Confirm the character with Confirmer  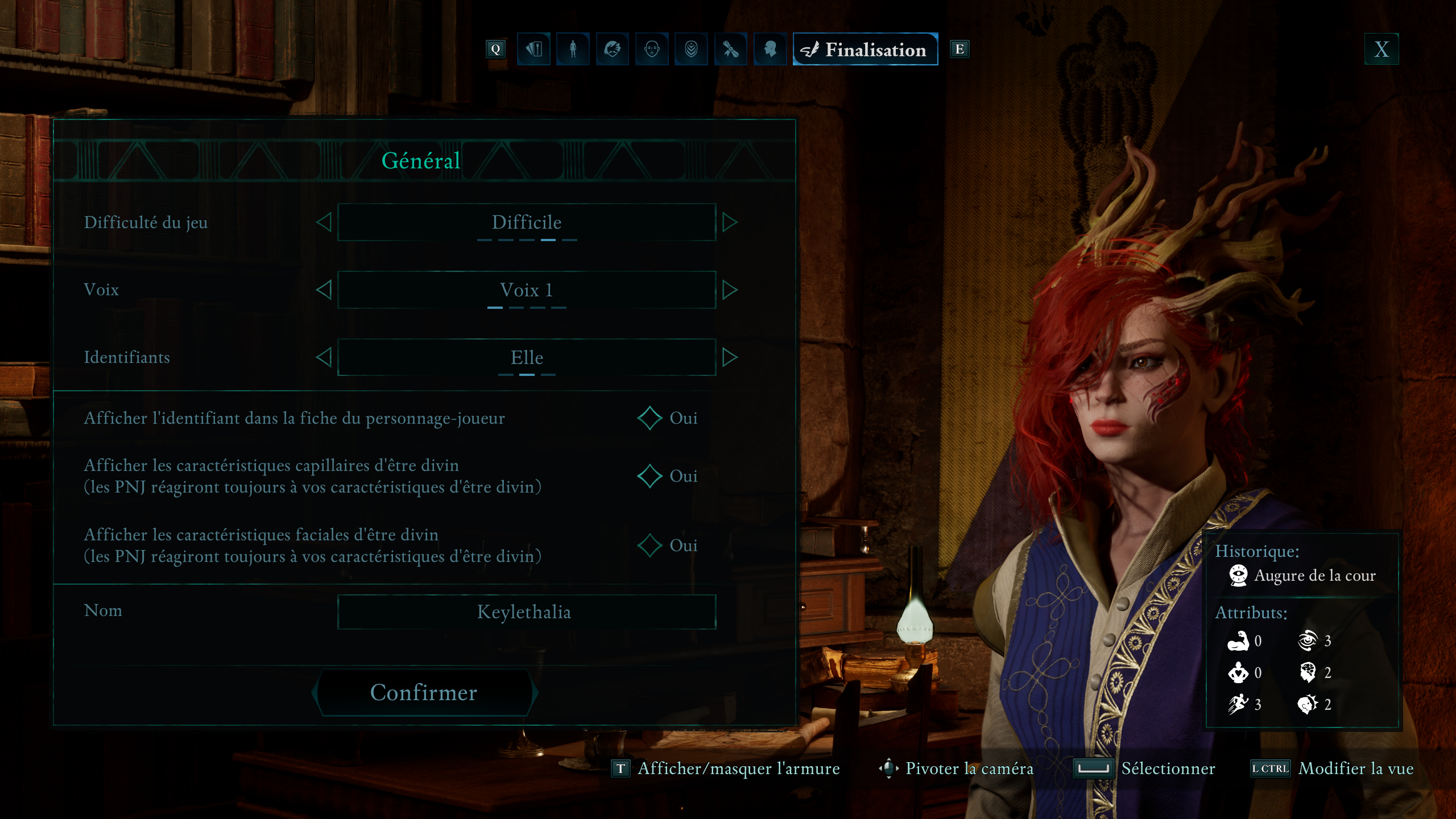click(424, 692)
